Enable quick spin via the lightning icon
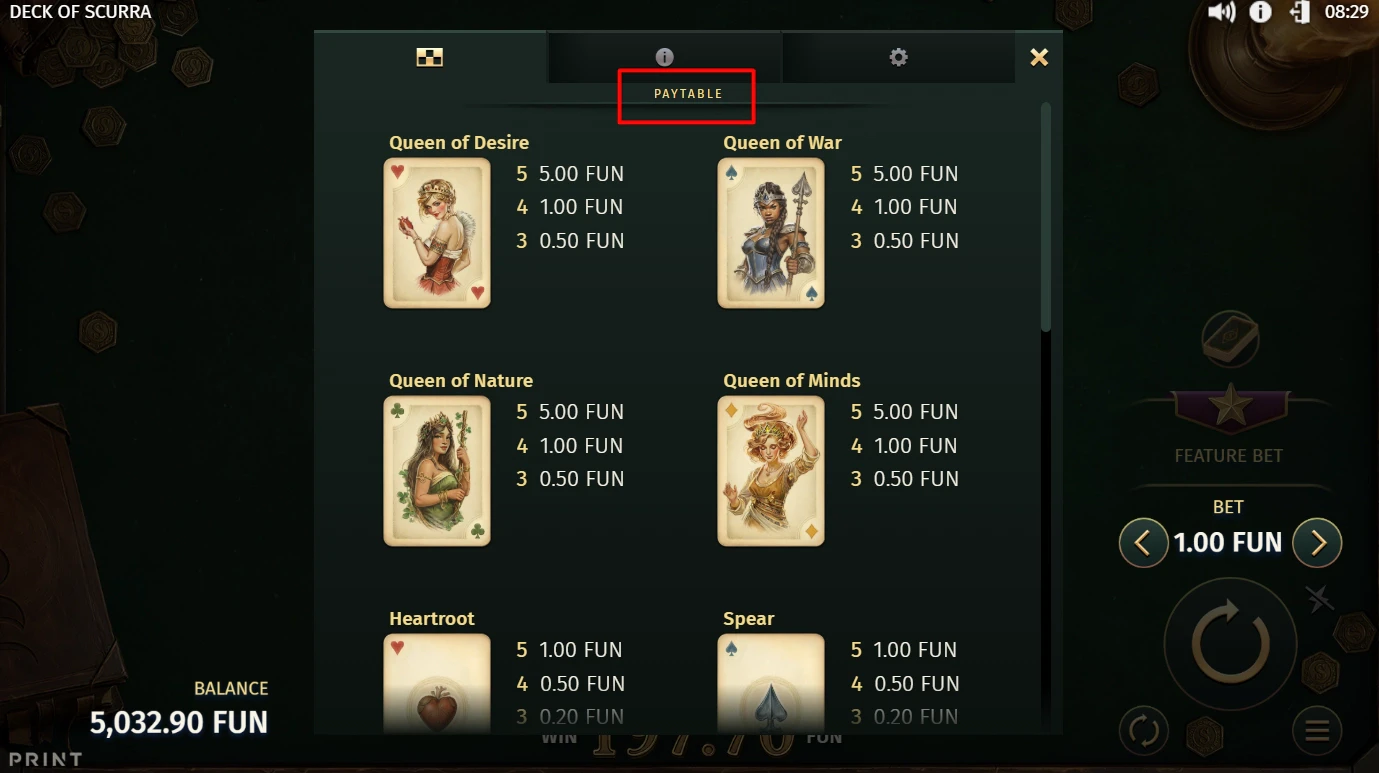 pos(1318,599)
